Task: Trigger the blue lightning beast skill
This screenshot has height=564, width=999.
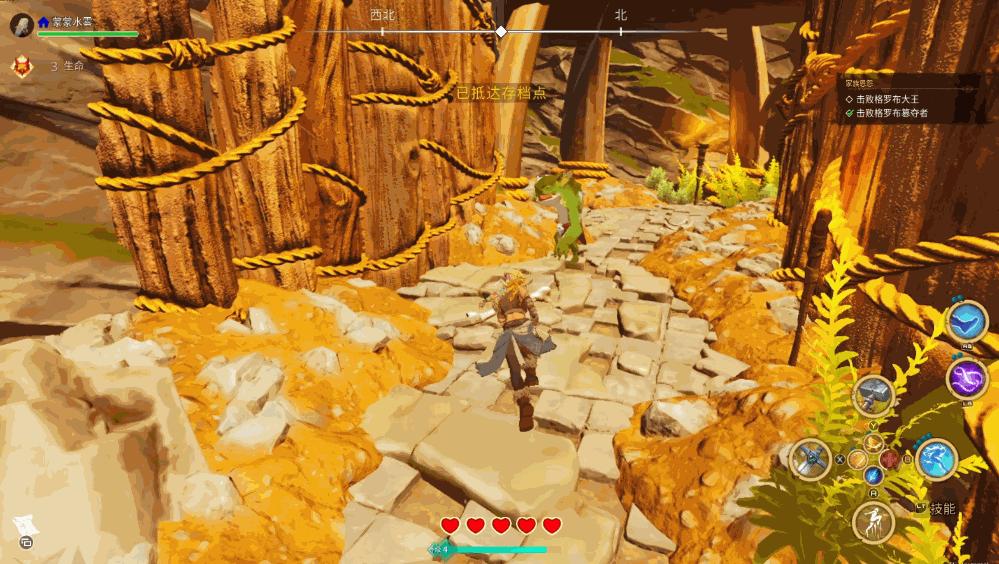Action: pos(936,459)
